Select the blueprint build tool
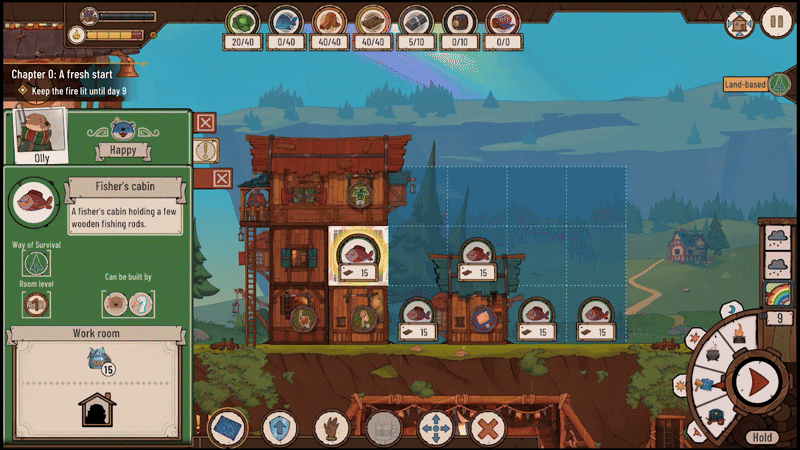 pos(228,429)
